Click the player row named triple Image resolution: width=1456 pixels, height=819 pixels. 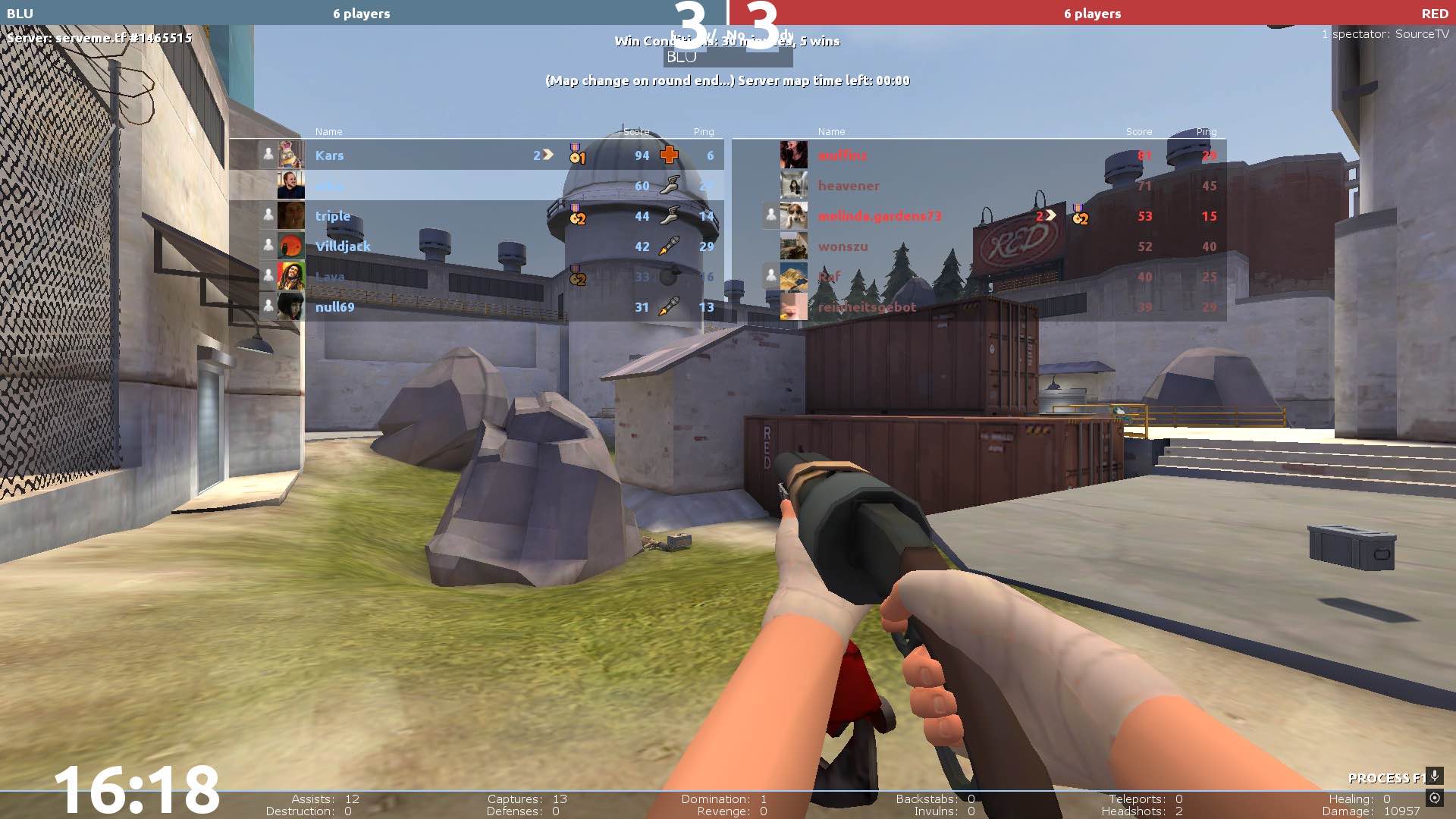[x=333, y=216]
